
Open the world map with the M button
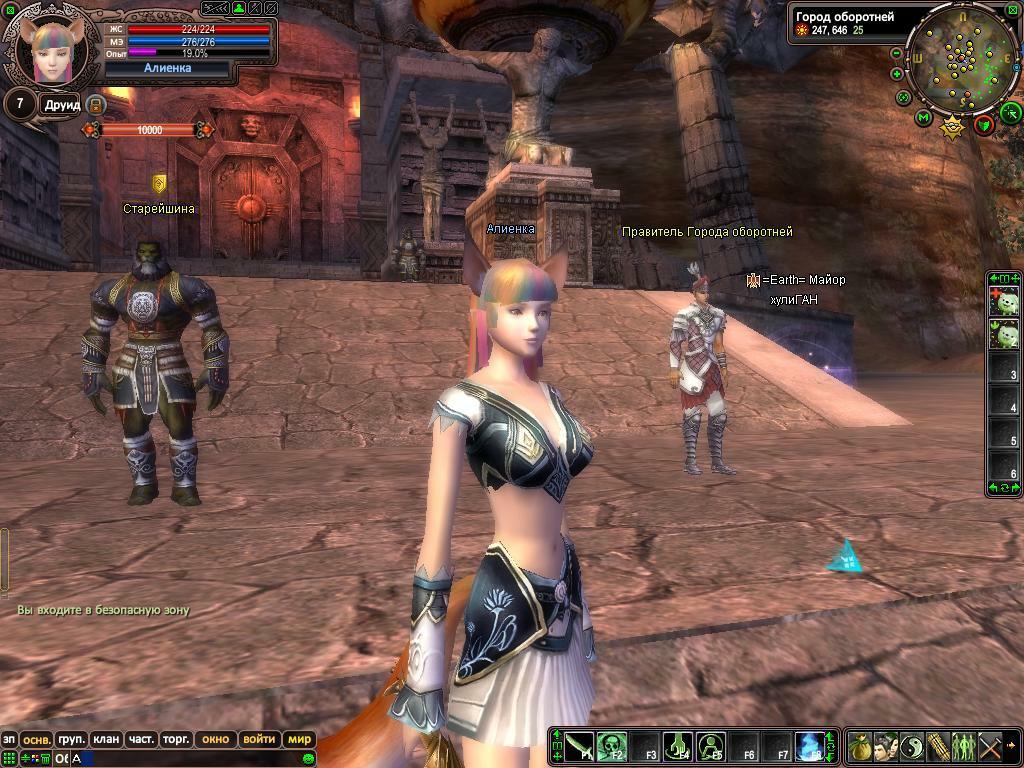(924, 118)
